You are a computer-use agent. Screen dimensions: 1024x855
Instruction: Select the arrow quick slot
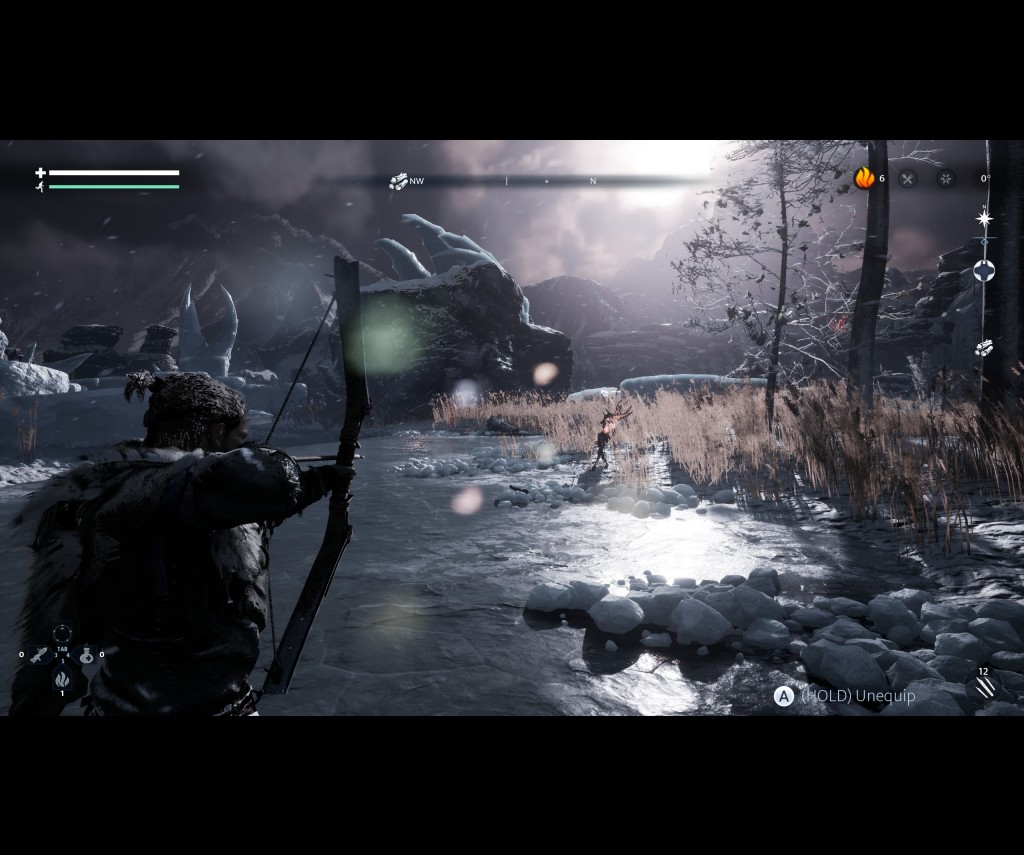click(x=39, y=655)
